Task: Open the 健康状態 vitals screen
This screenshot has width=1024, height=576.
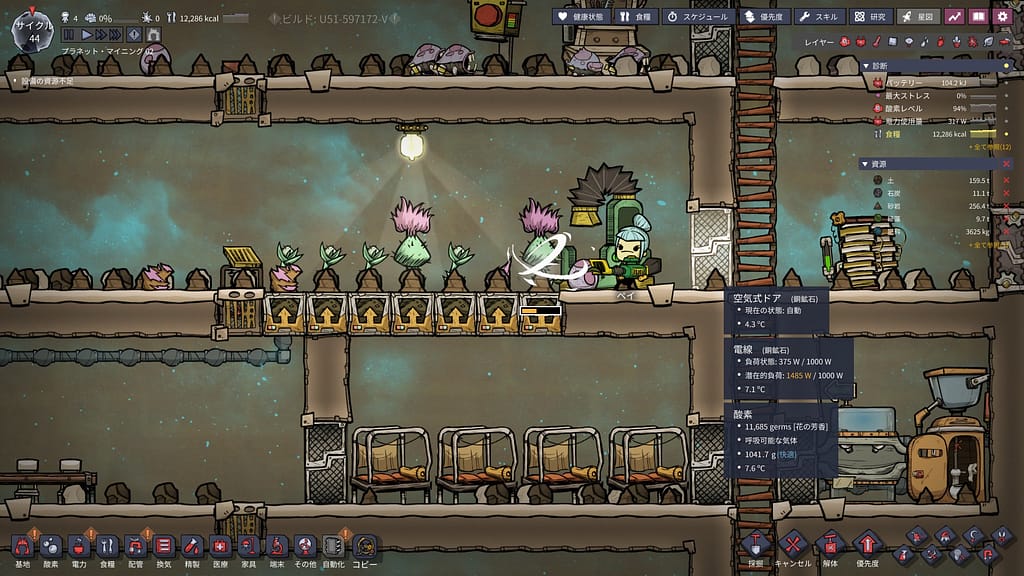Action: click(579, 16)
